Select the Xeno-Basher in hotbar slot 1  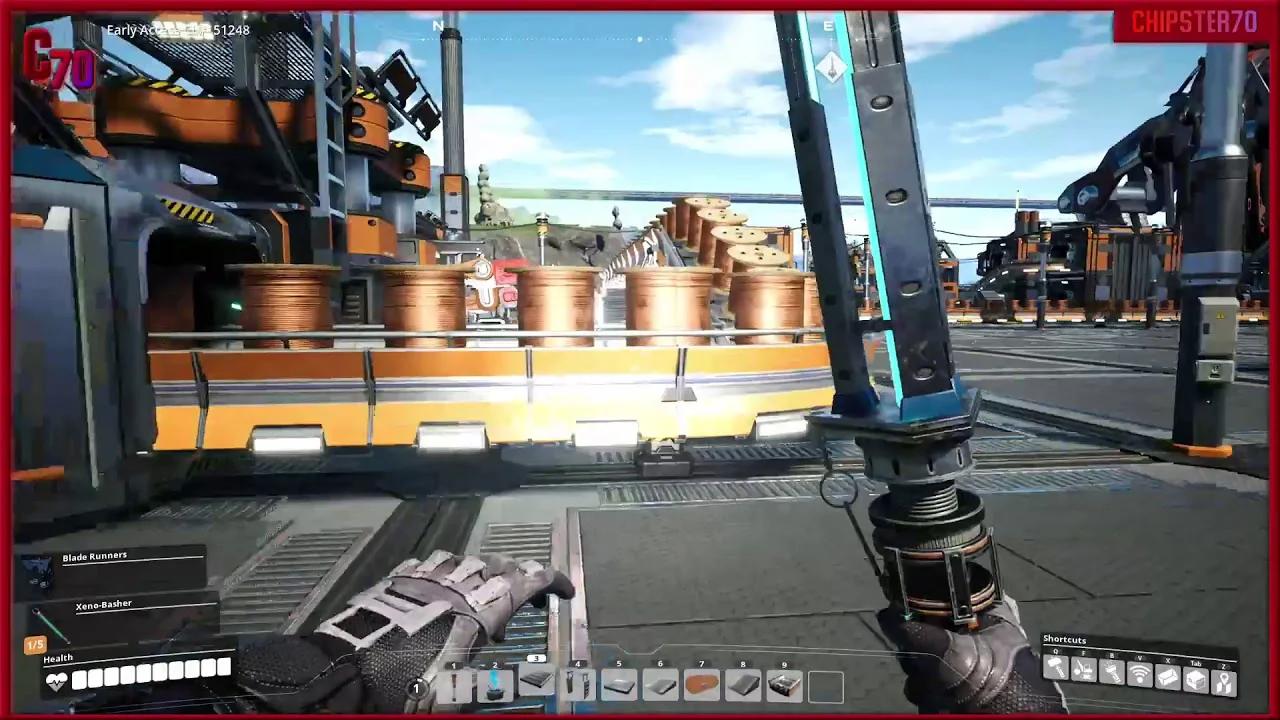click(455, 684)
